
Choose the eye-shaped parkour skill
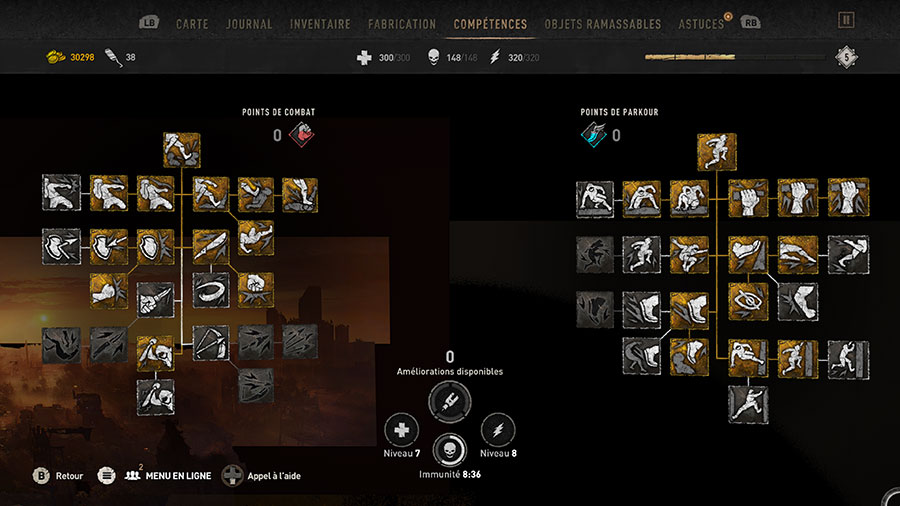coord(747,301)
